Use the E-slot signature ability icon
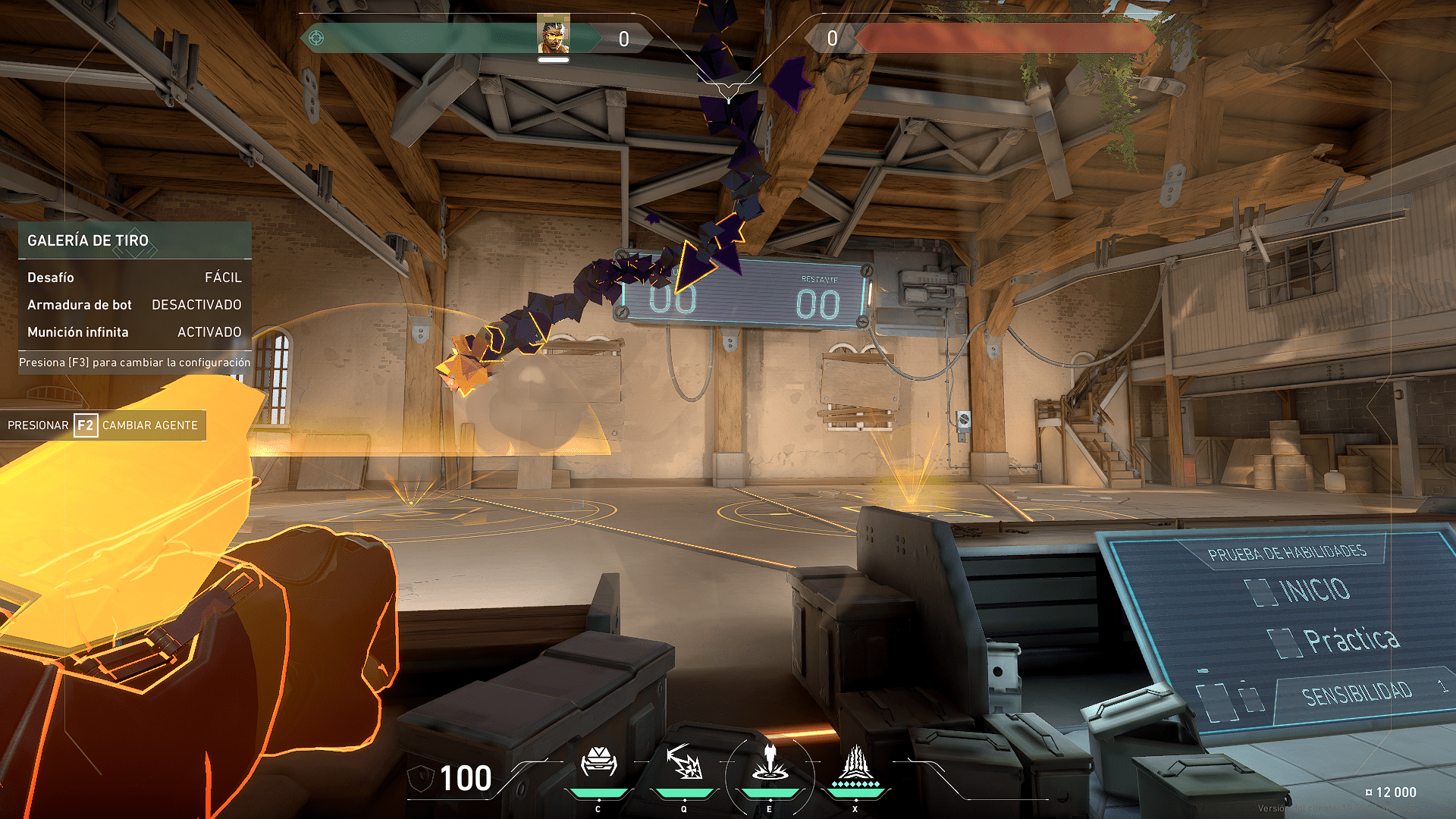Image resolution: width=1456 pixels, height=819 pixels. pyautogui.click(x=770, y=762)
